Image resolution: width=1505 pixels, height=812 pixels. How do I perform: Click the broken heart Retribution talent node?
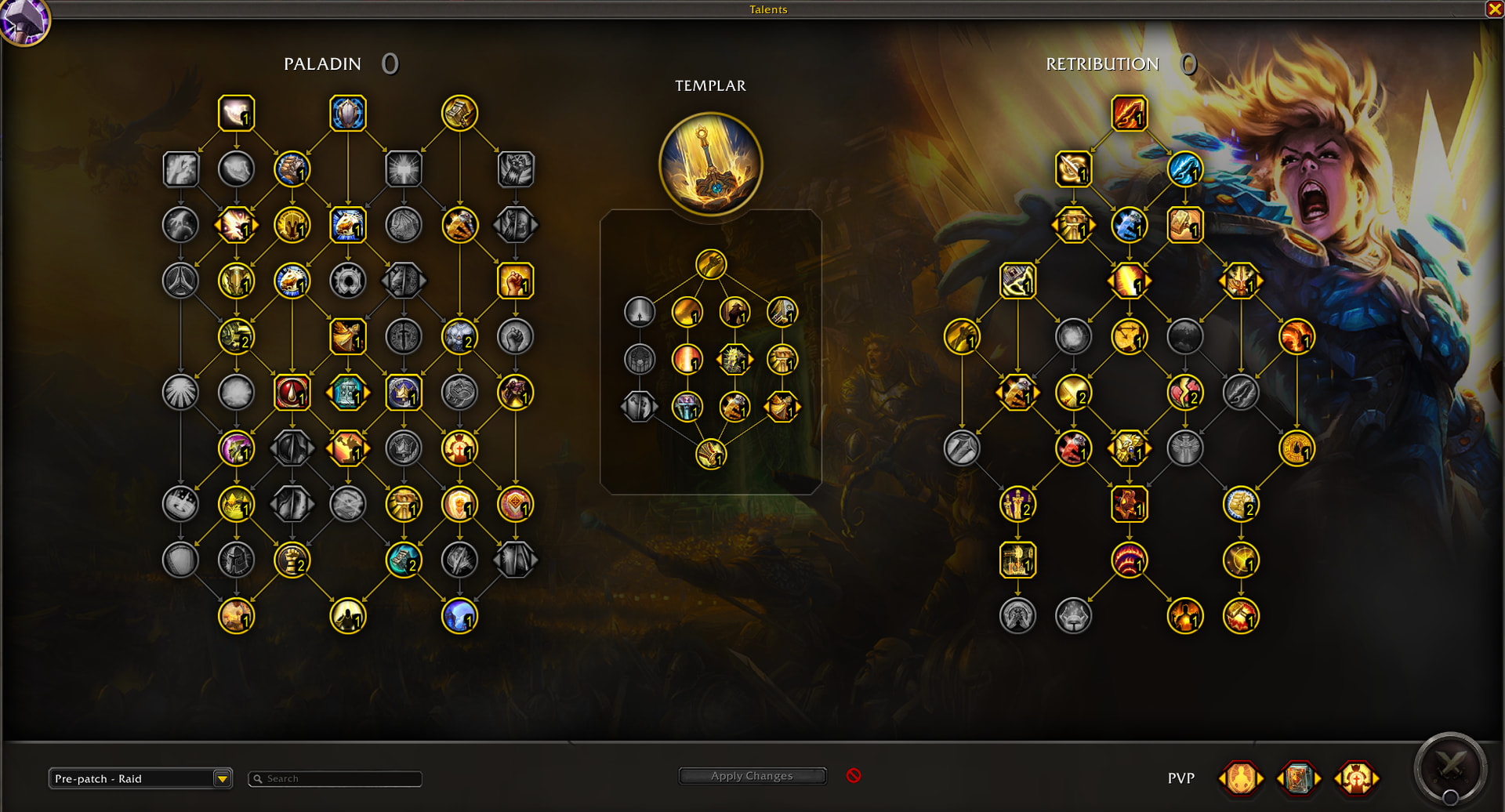pos(1184,393)
